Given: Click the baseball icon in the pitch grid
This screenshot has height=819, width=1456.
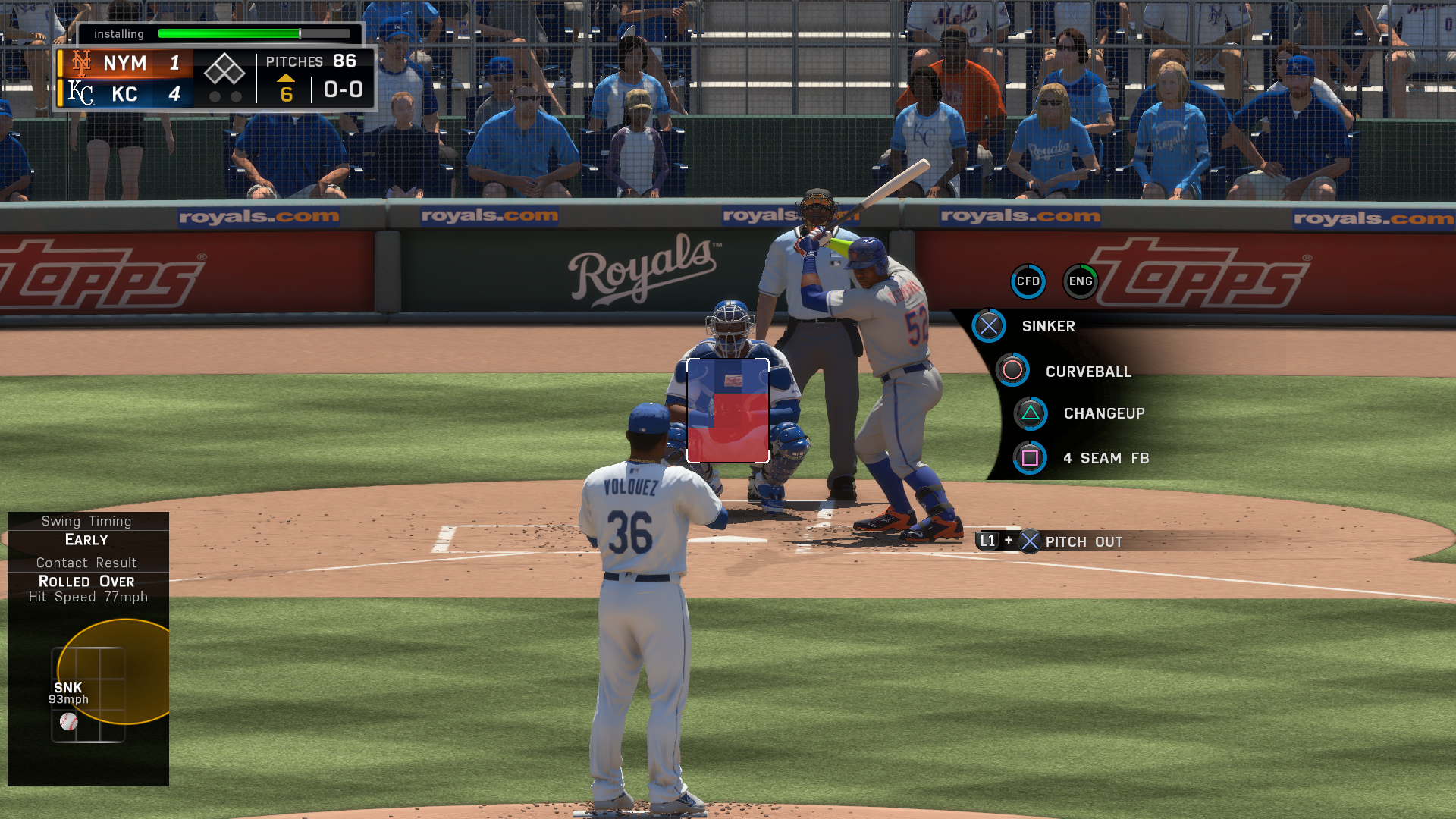Looking at the screenshot, I should click(69, 721).
